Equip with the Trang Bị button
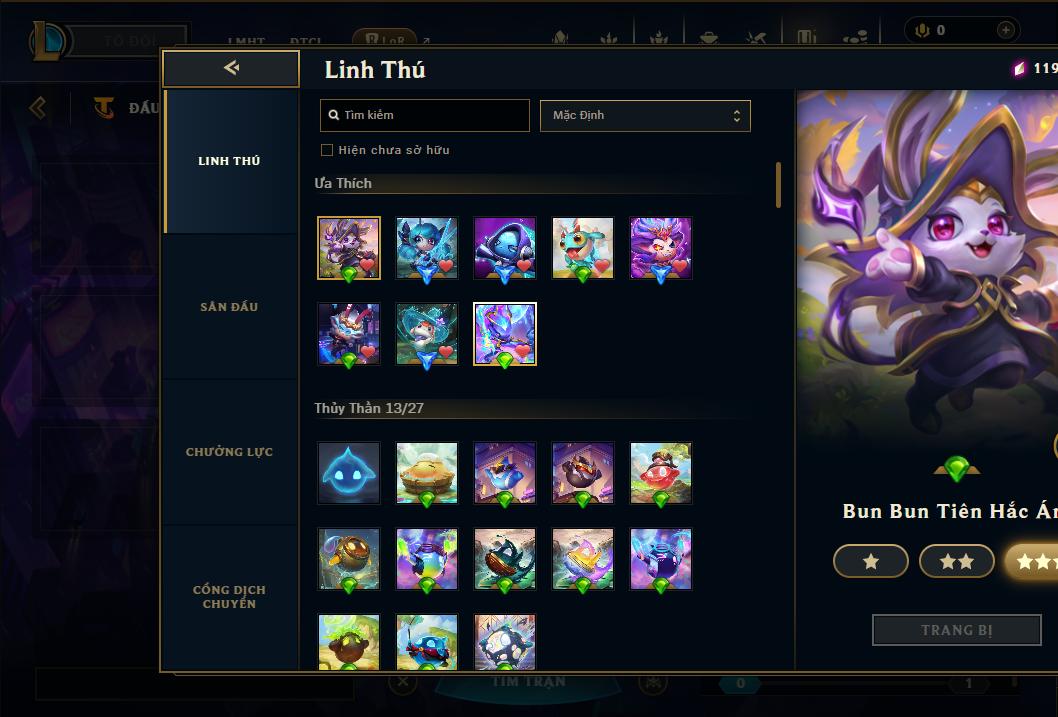This screenshot has width=1058, height=717. (956, 630)
